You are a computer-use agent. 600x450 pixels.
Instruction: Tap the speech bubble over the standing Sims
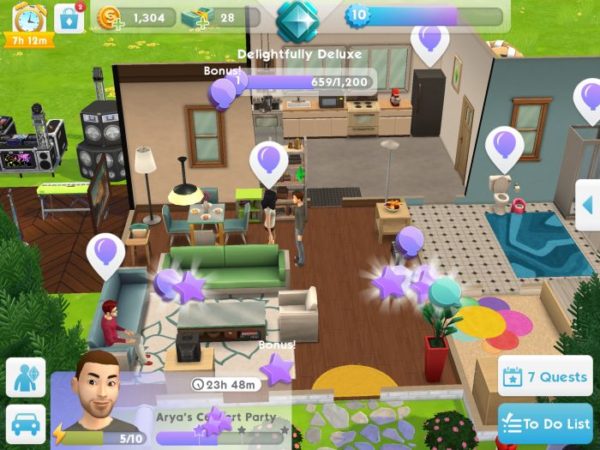268,159
